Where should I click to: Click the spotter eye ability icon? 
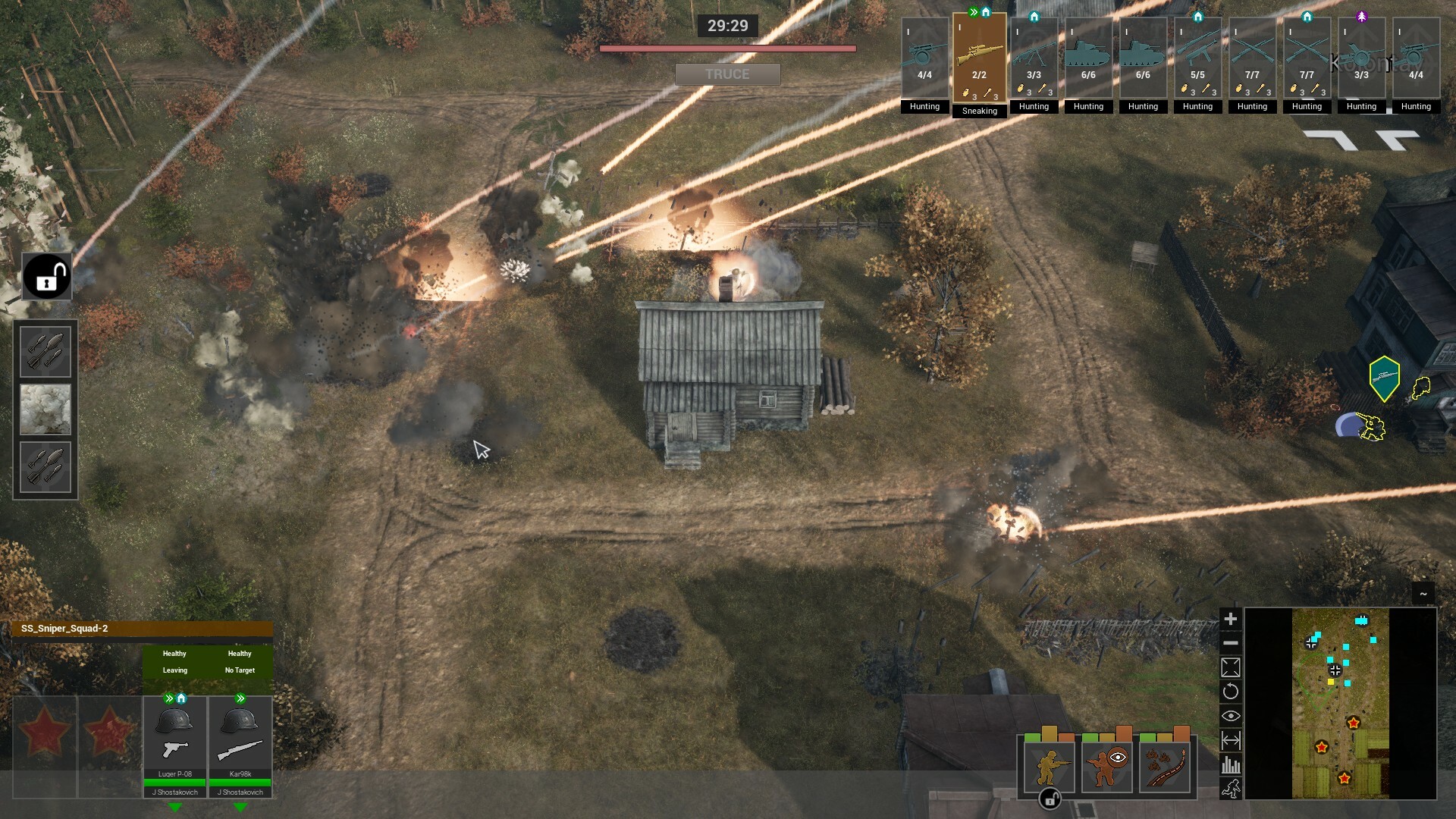click(x=1107, y=767)
